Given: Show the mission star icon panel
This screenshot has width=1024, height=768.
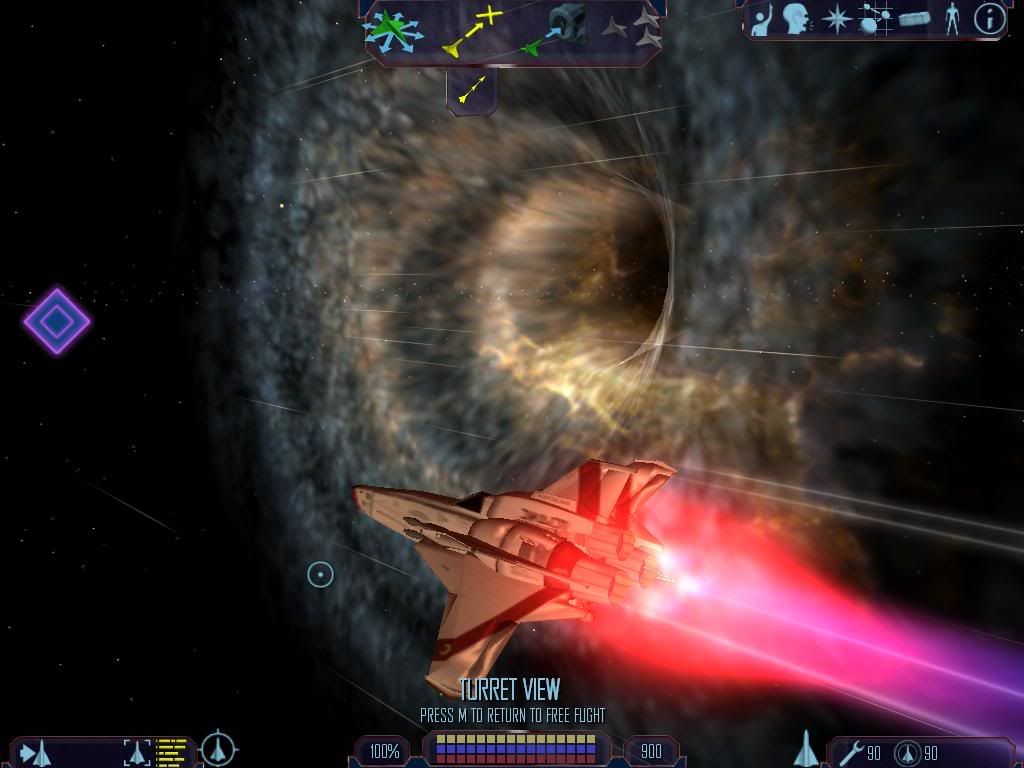Looking at the screenshot, I should pos(835,19).
